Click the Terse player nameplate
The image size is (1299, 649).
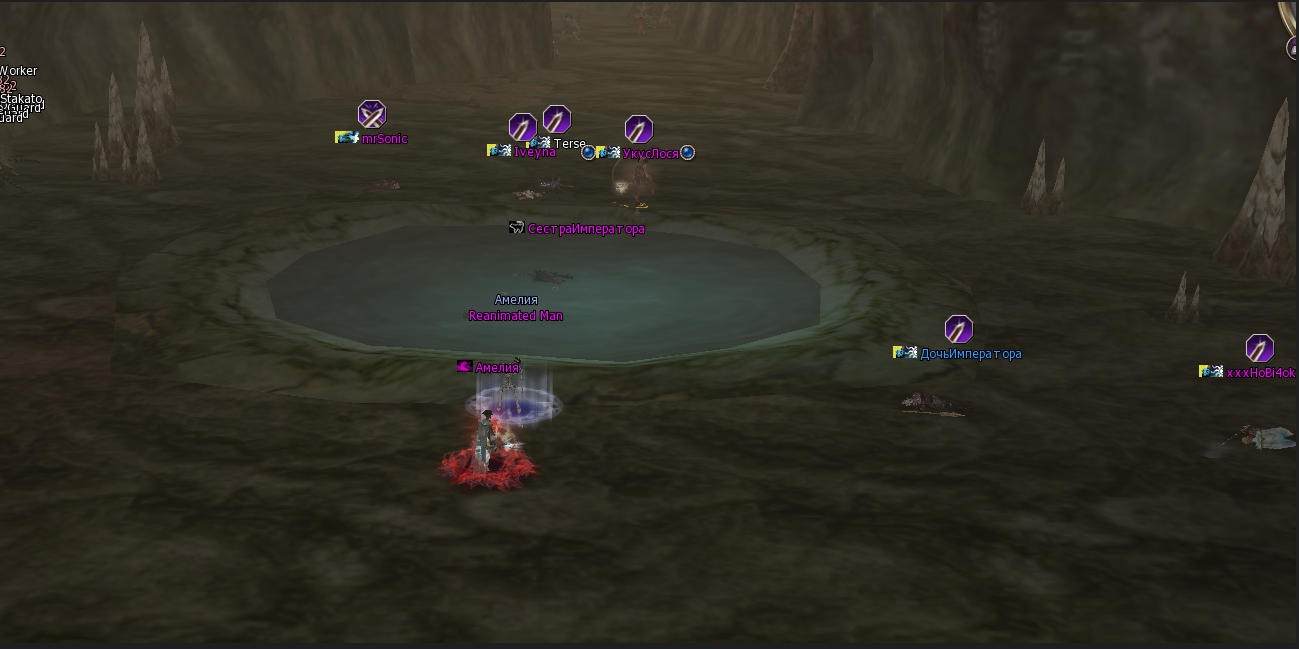point(569,143)
